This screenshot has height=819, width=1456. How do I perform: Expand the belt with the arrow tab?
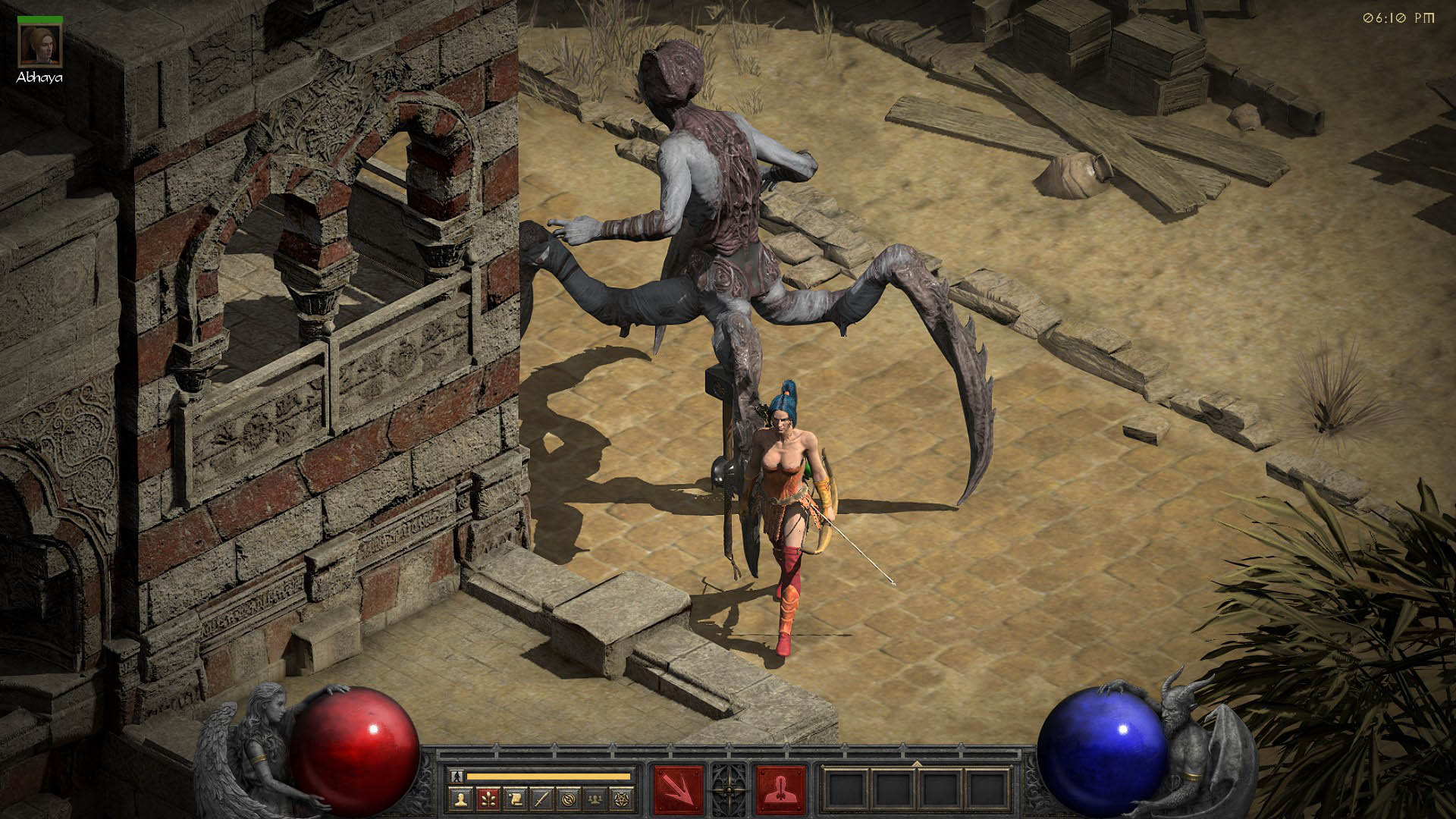click(917, 764)
